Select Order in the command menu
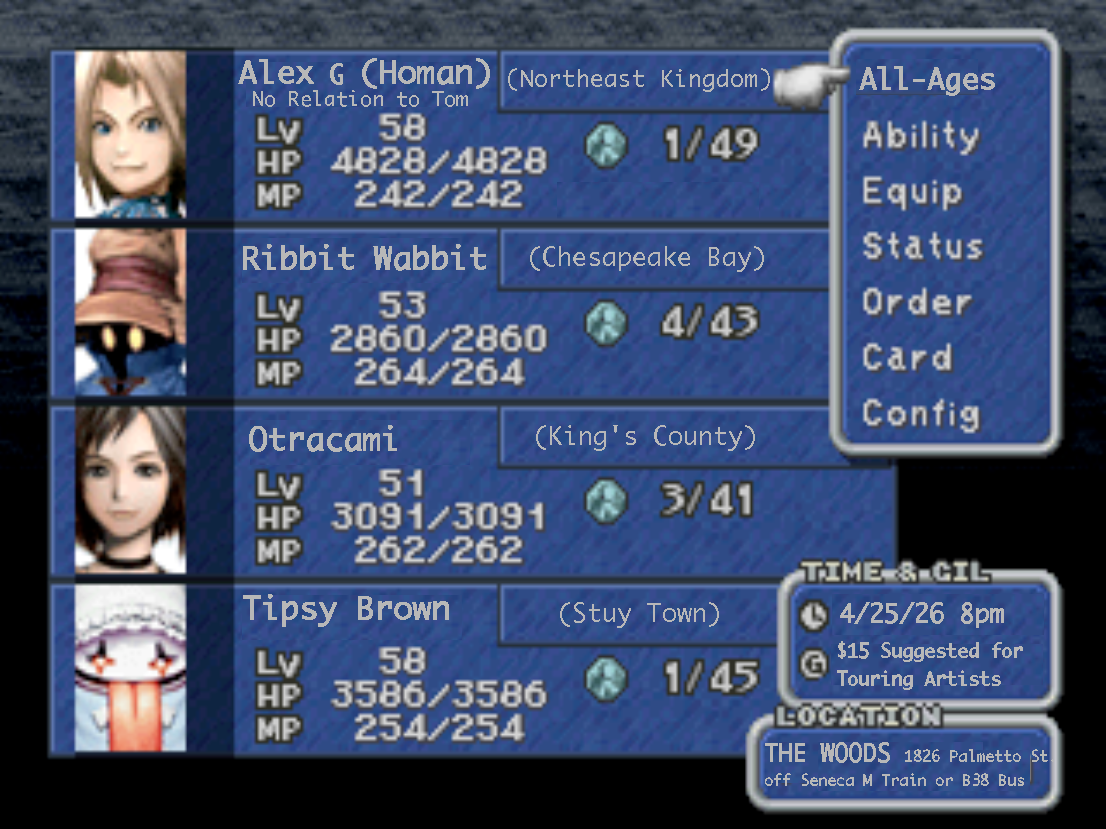This screenshot has width=1106, height=829. 917,302
